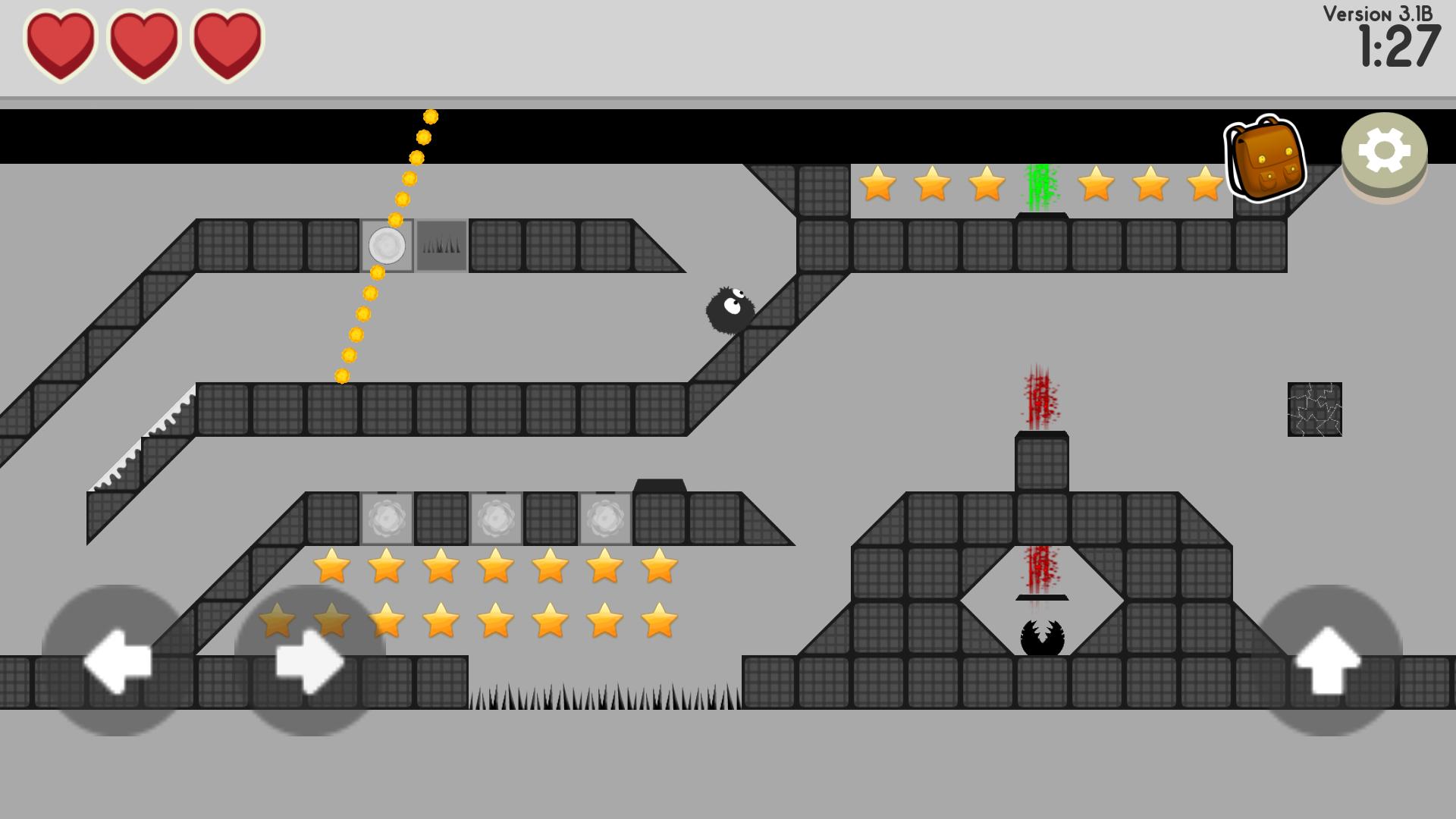Click the first red heart icon
The image size is (1456, 819).
coord(62,45)
